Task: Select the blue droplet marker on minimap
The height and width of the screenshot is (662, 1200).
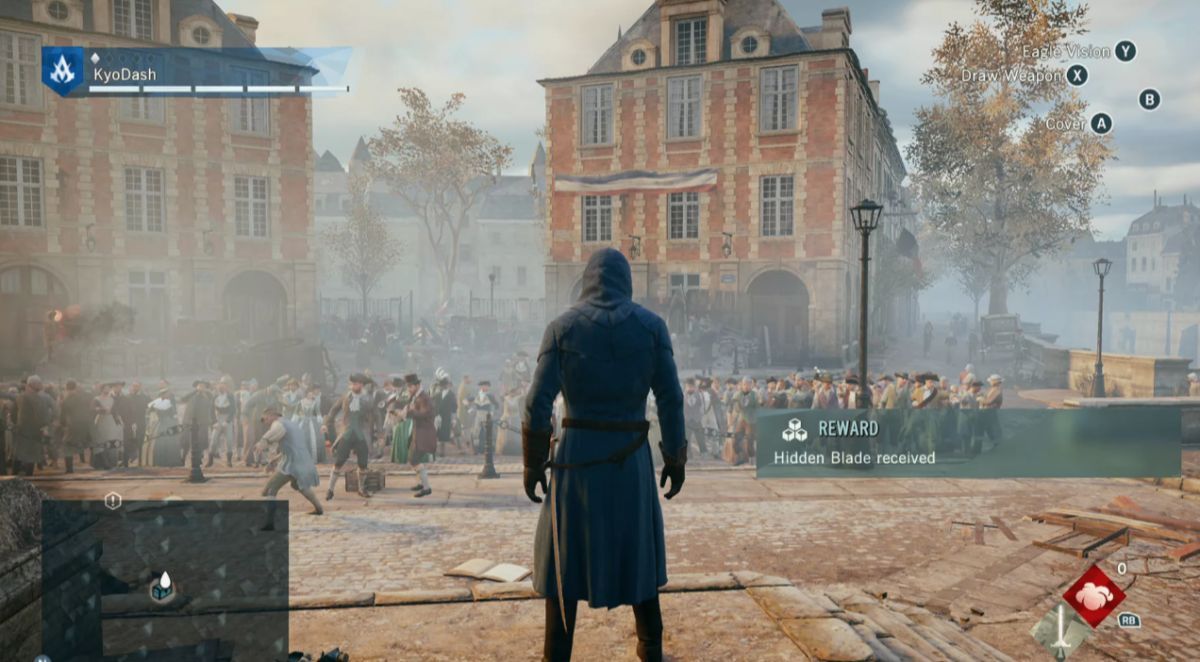Action: [162, 587]
